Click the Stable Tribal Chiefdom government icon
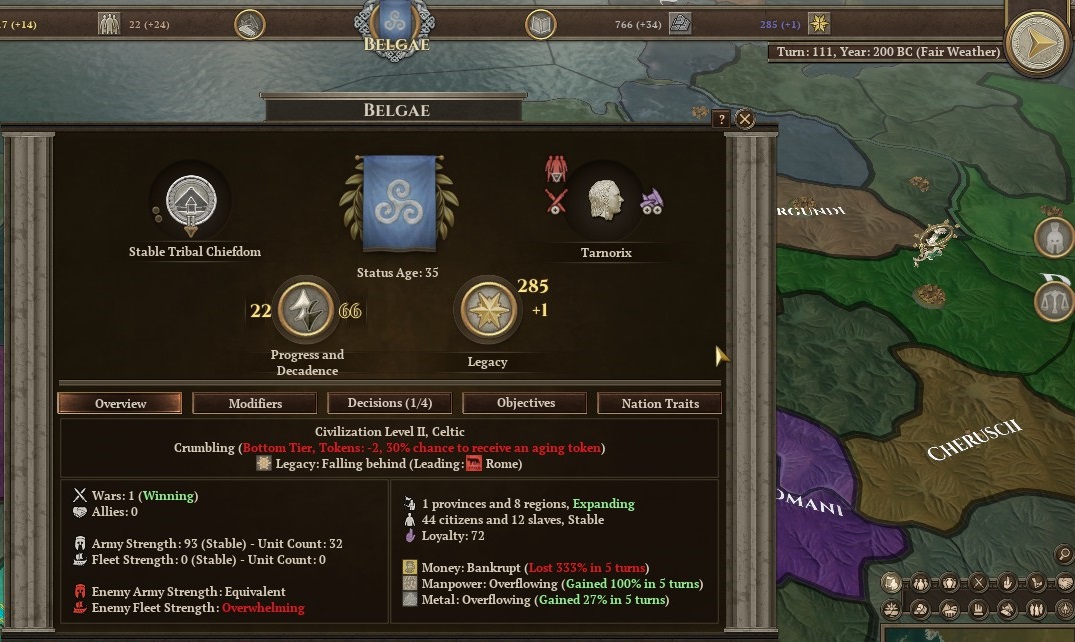The height and width of the screenshot is (642, 1075). point(189,201)
